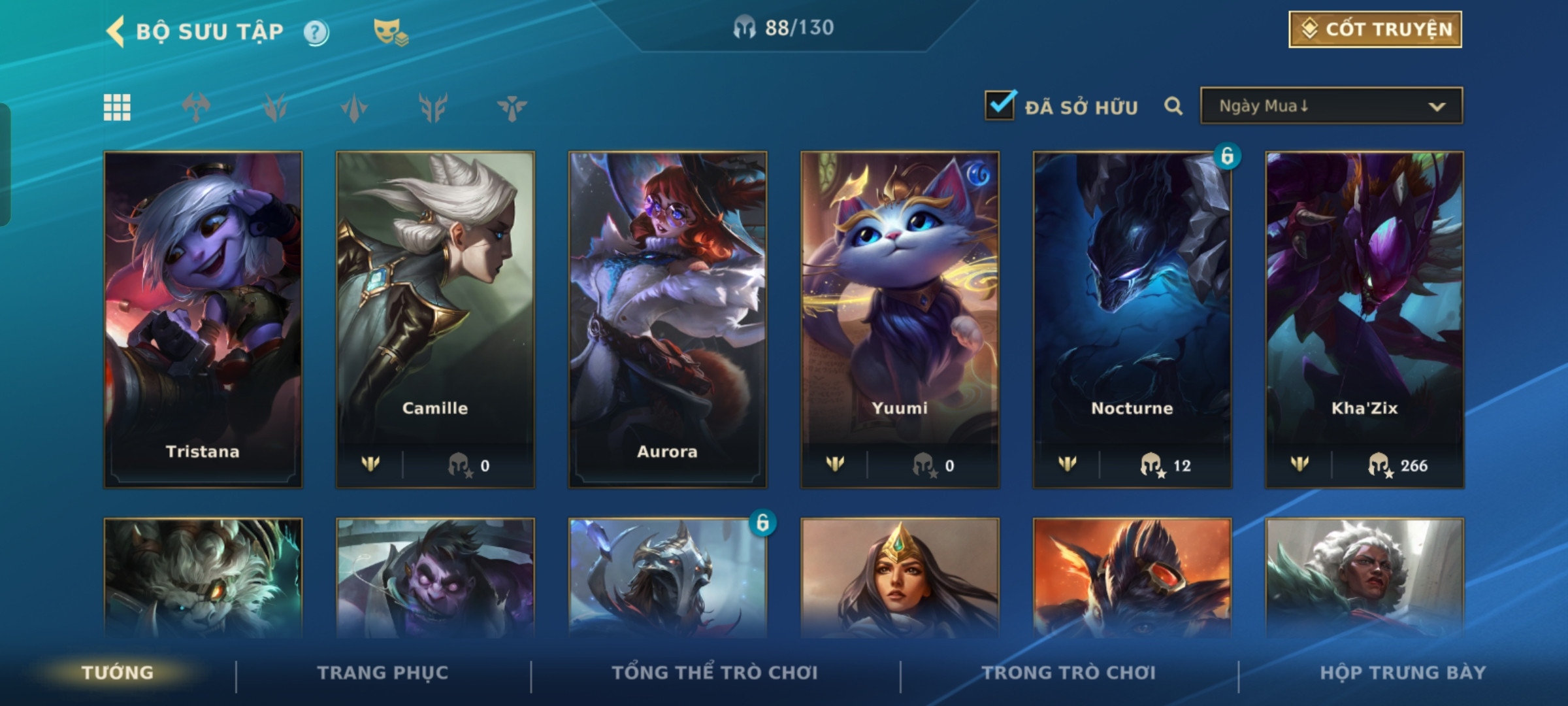This screenshot has height=706, width=1568.
Task: Open the Tổng Thể Trò Chơi tab
Action: click(715, 673)
